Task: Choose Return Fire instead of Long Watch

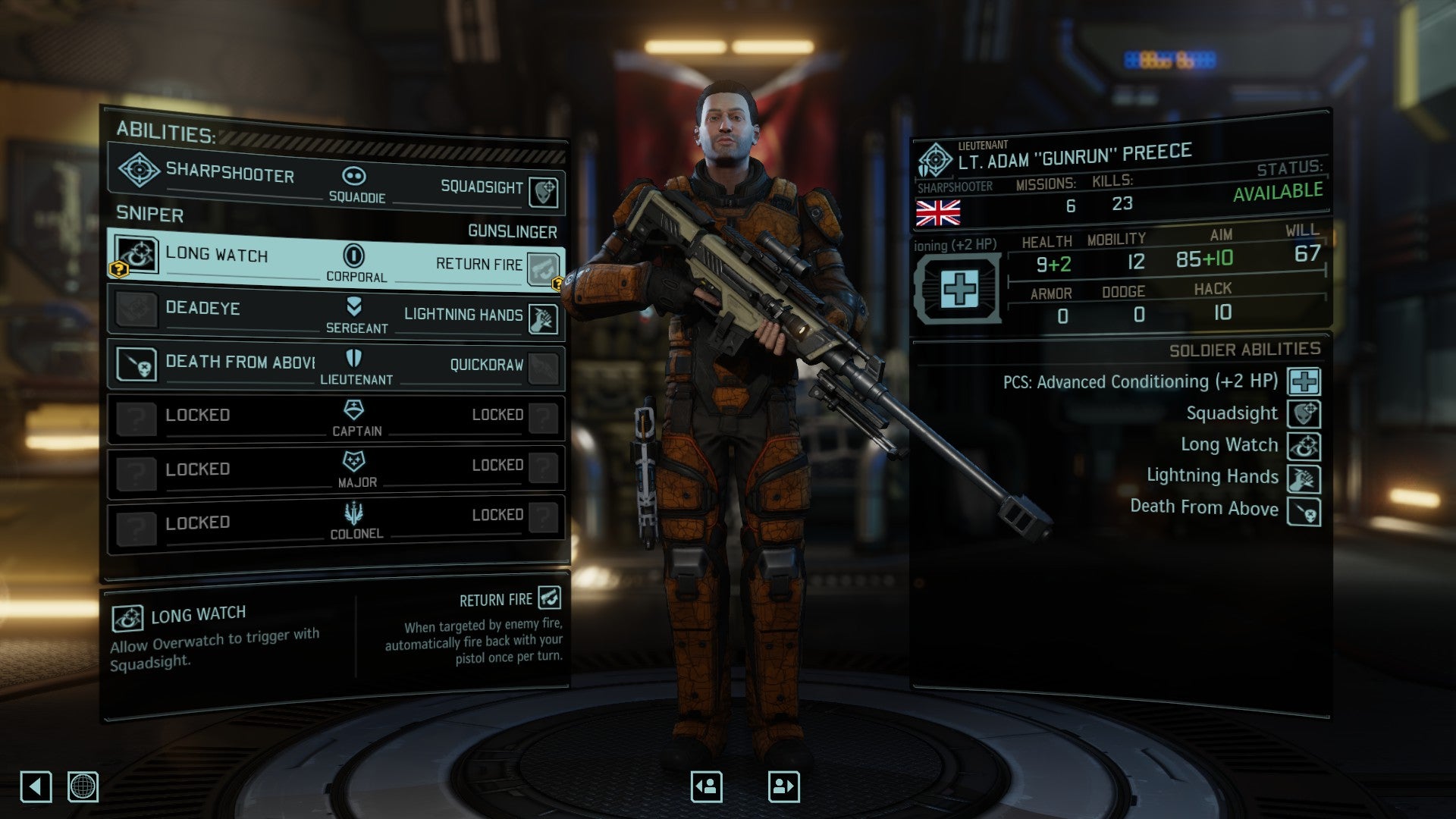Action: pyautogui.click(x=478, y=265)
